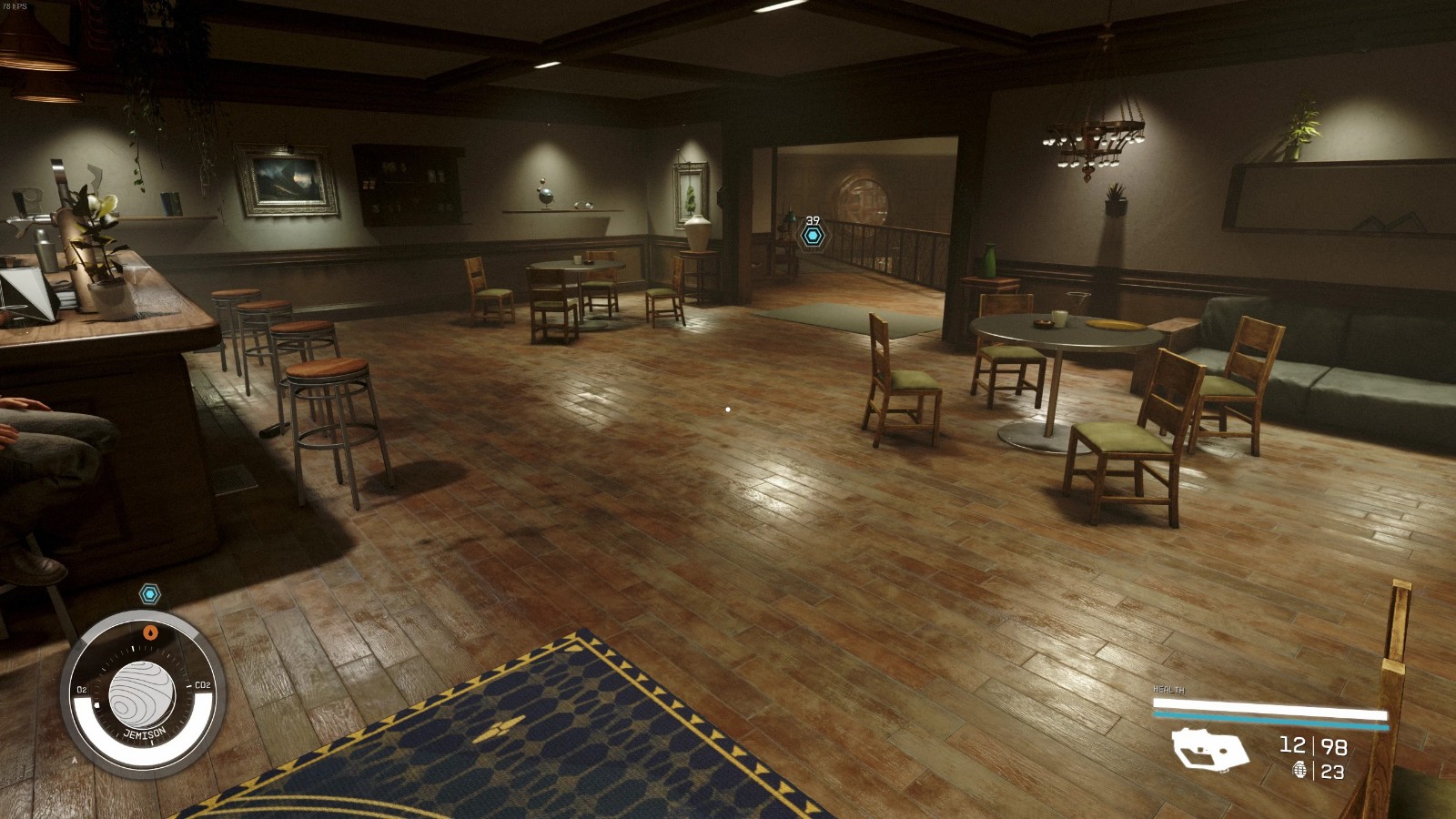The image size is (1456, 819).
Task: Select the quest marker showing distance 39
Action: [x=813, y=236]
